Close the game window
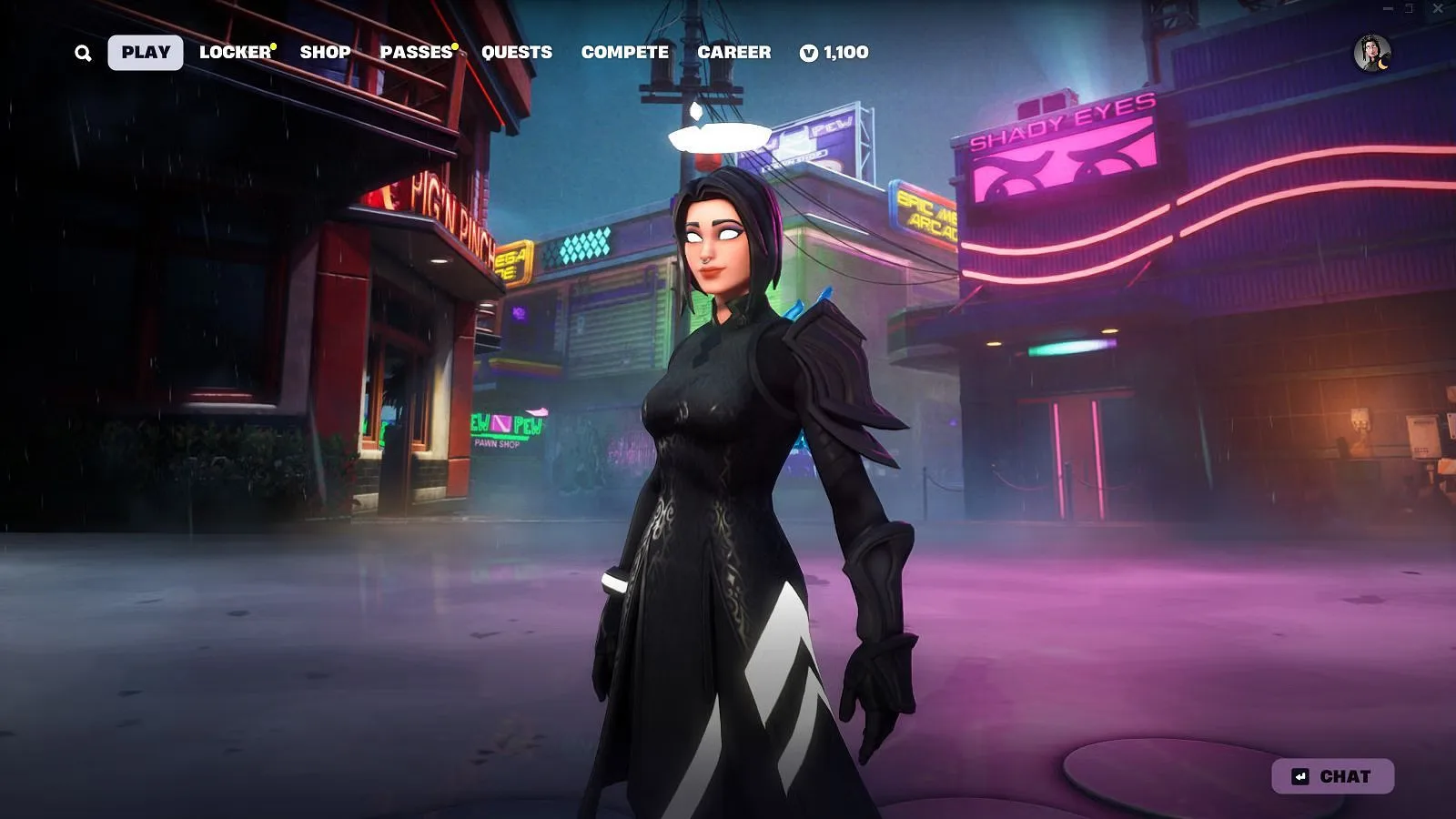The width and height of the screenshot is (1456, 819). (x=1438, y=8)
